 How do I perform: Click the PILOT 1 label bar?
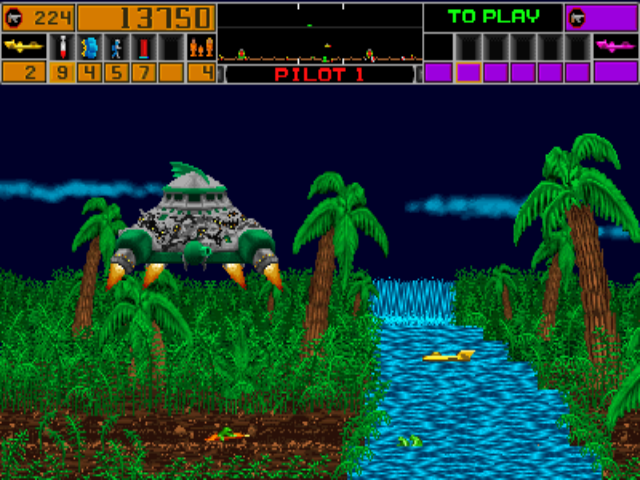click(319, 74)
